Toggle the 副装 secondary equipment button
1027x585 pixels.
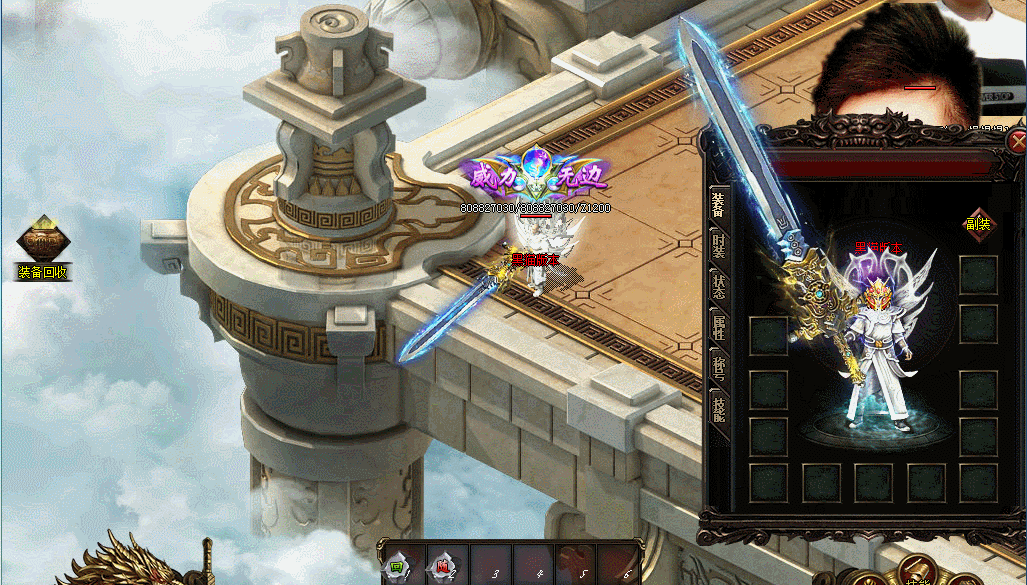977,223
